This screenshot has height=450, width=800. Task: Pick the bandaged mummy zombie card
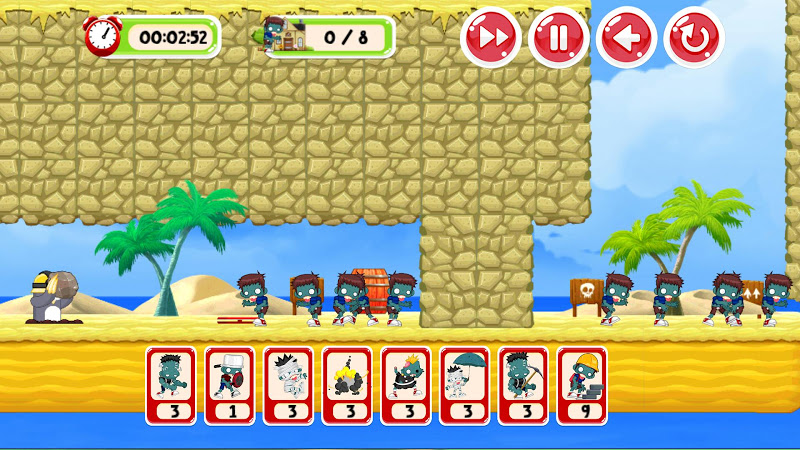pyautogui.click(x=288, y=385)
